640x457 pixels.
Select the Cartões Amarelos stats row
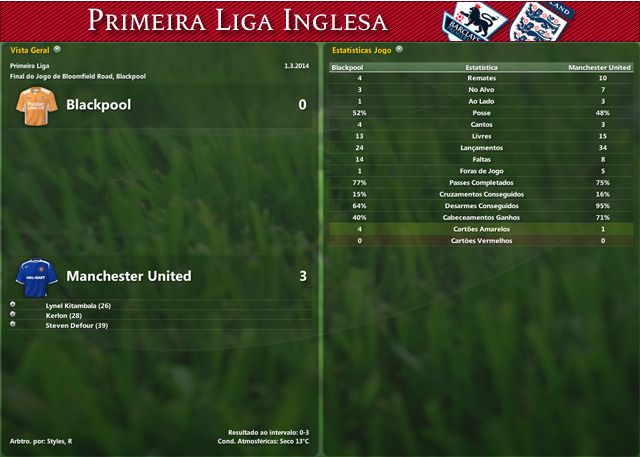point(481,229)
